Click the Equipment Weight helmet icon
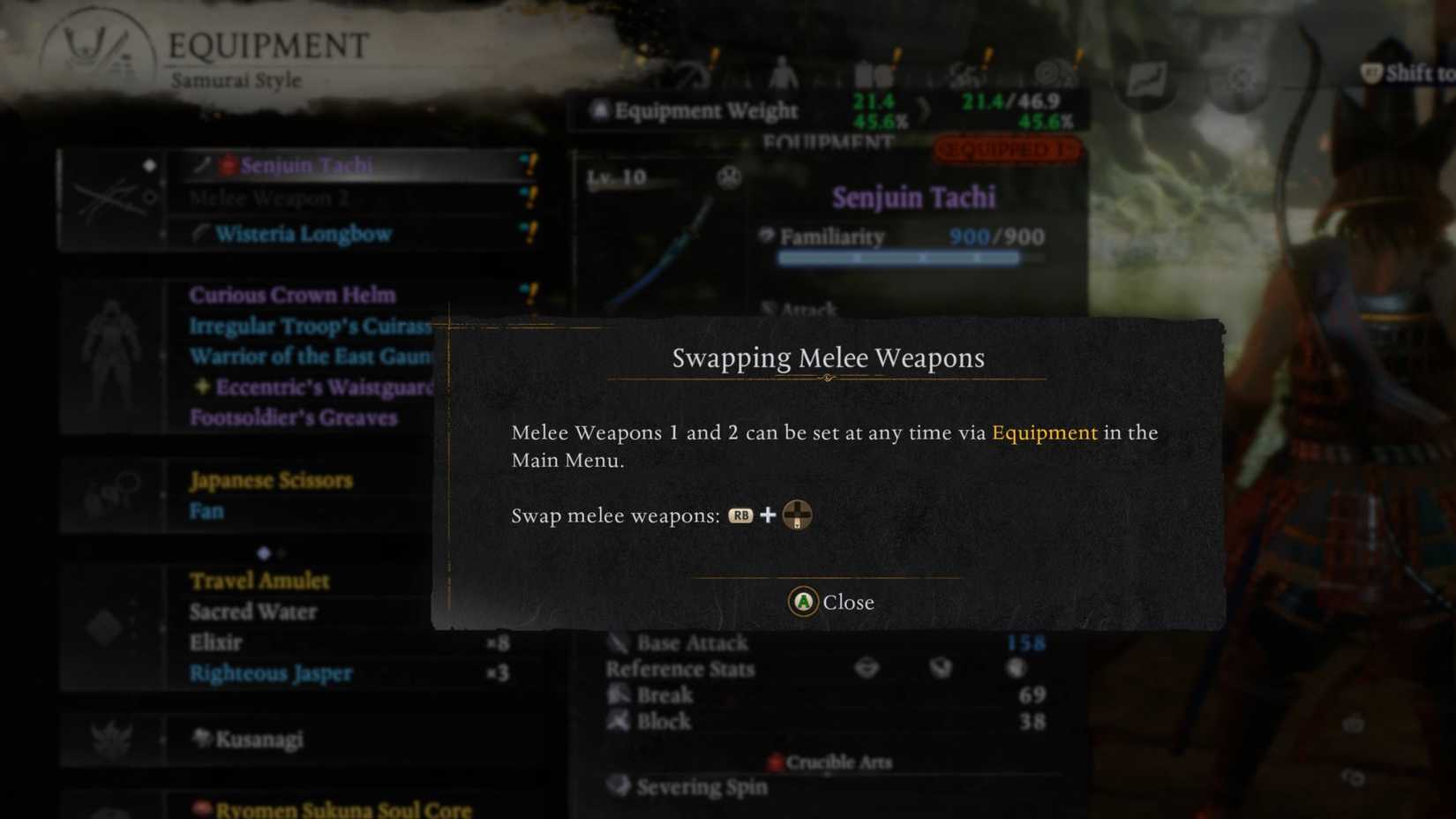The height and width of the screenshot is (819, 1456). point(600,108)
